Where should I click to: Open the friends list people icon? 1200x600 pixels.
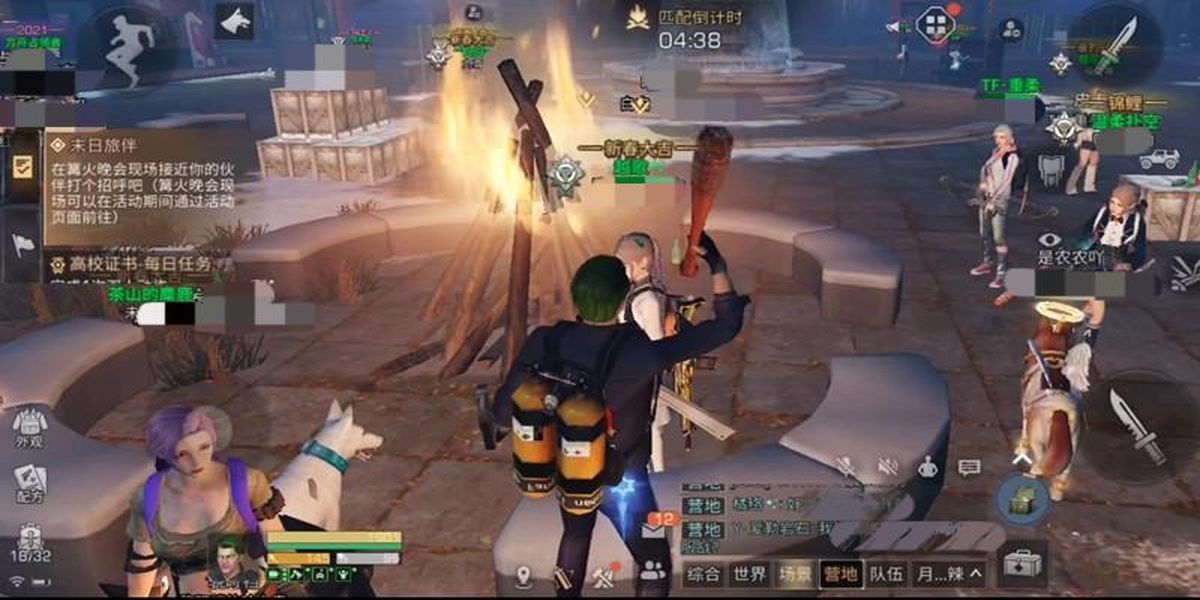pos(653,572)
